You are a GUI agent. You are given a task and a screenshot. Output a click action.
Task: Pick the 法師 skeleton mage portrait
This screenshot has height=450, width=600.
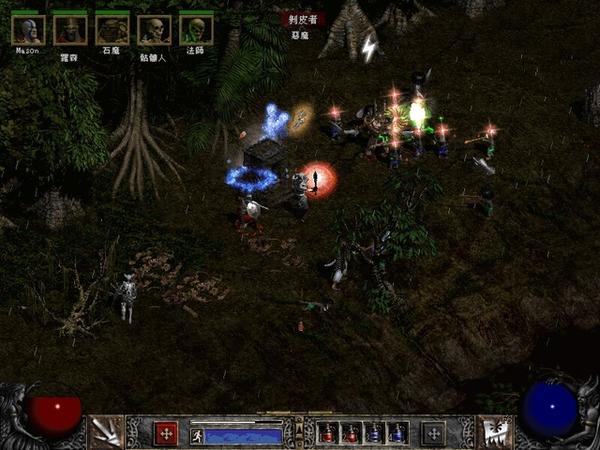(x=195, y=30)
